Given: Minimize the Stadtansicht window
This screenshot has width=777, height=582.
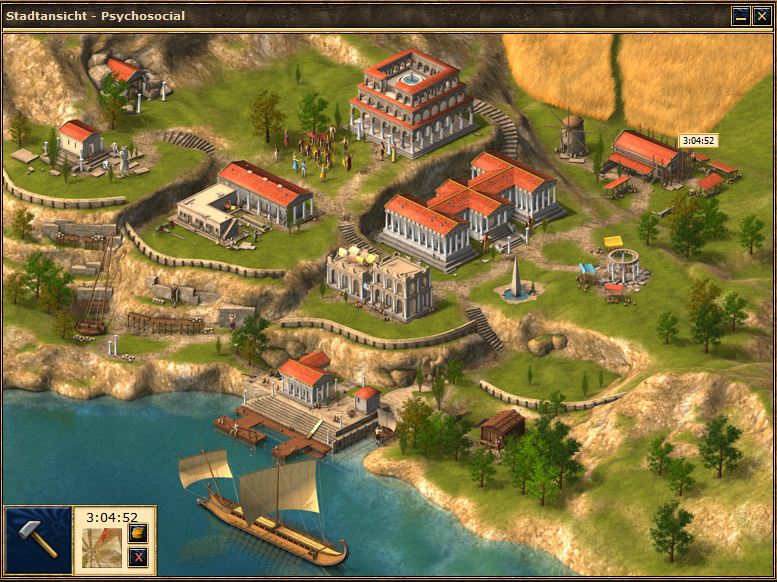Looking at the screenshot, I should tap(741, 16).
